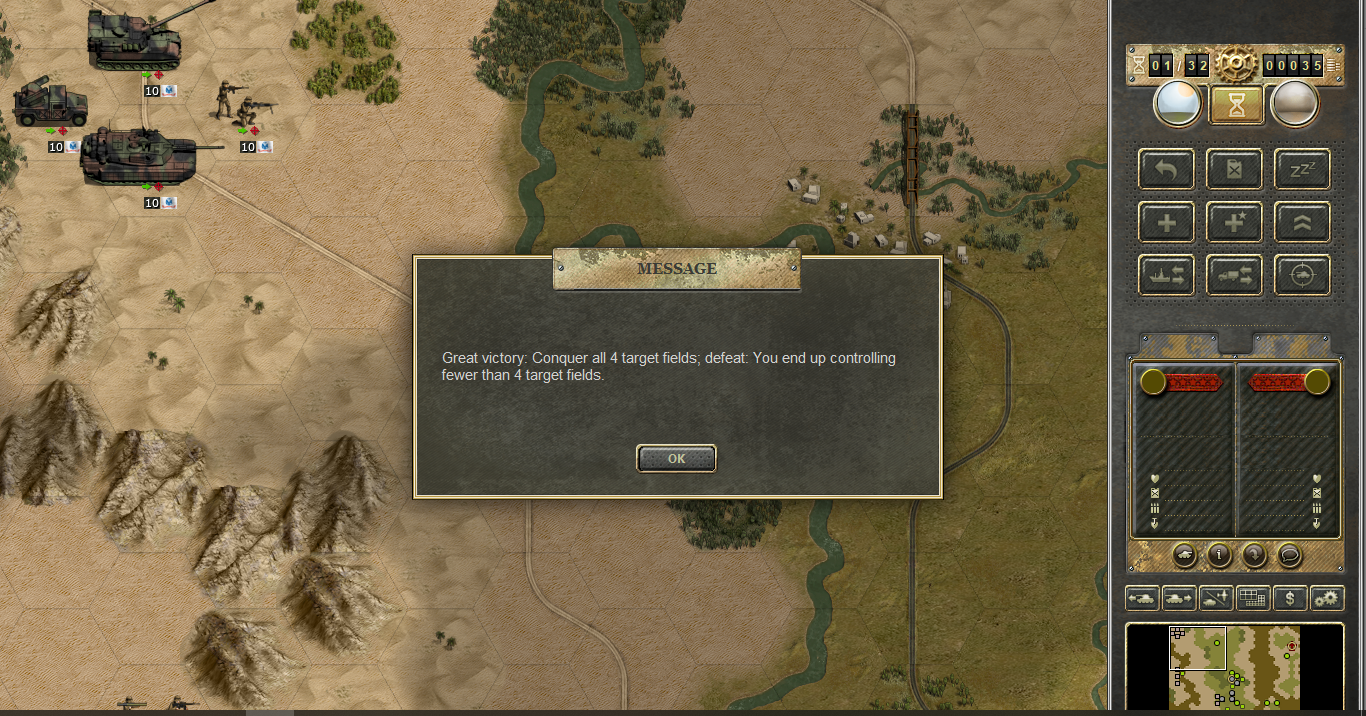Put the unit to sleep with the ZZZ button
The image size is (1366, 716).
[1302, 170]
